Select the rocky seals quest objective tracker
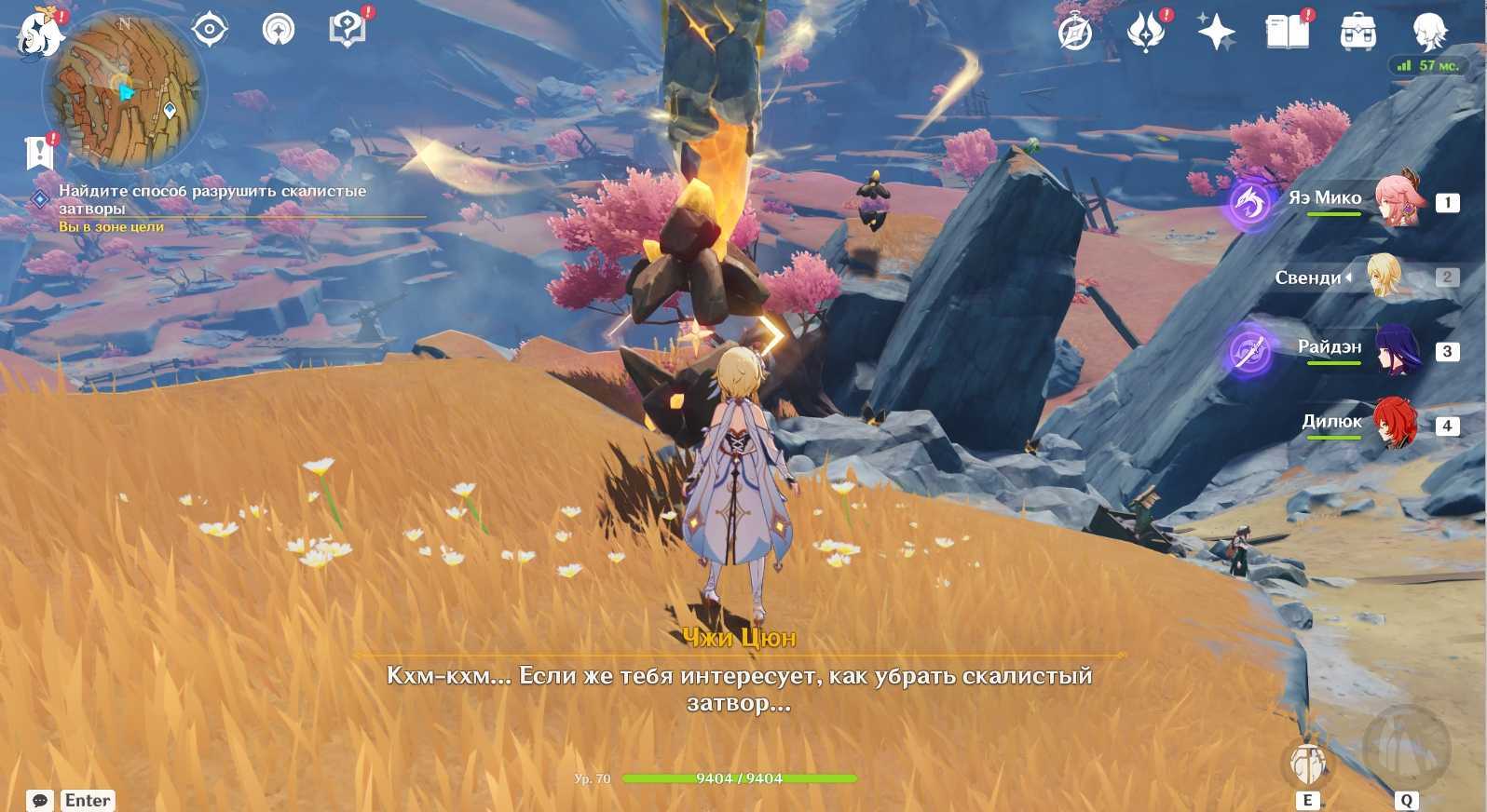This screenshot has width=1487, height=812. click(212, 199)
